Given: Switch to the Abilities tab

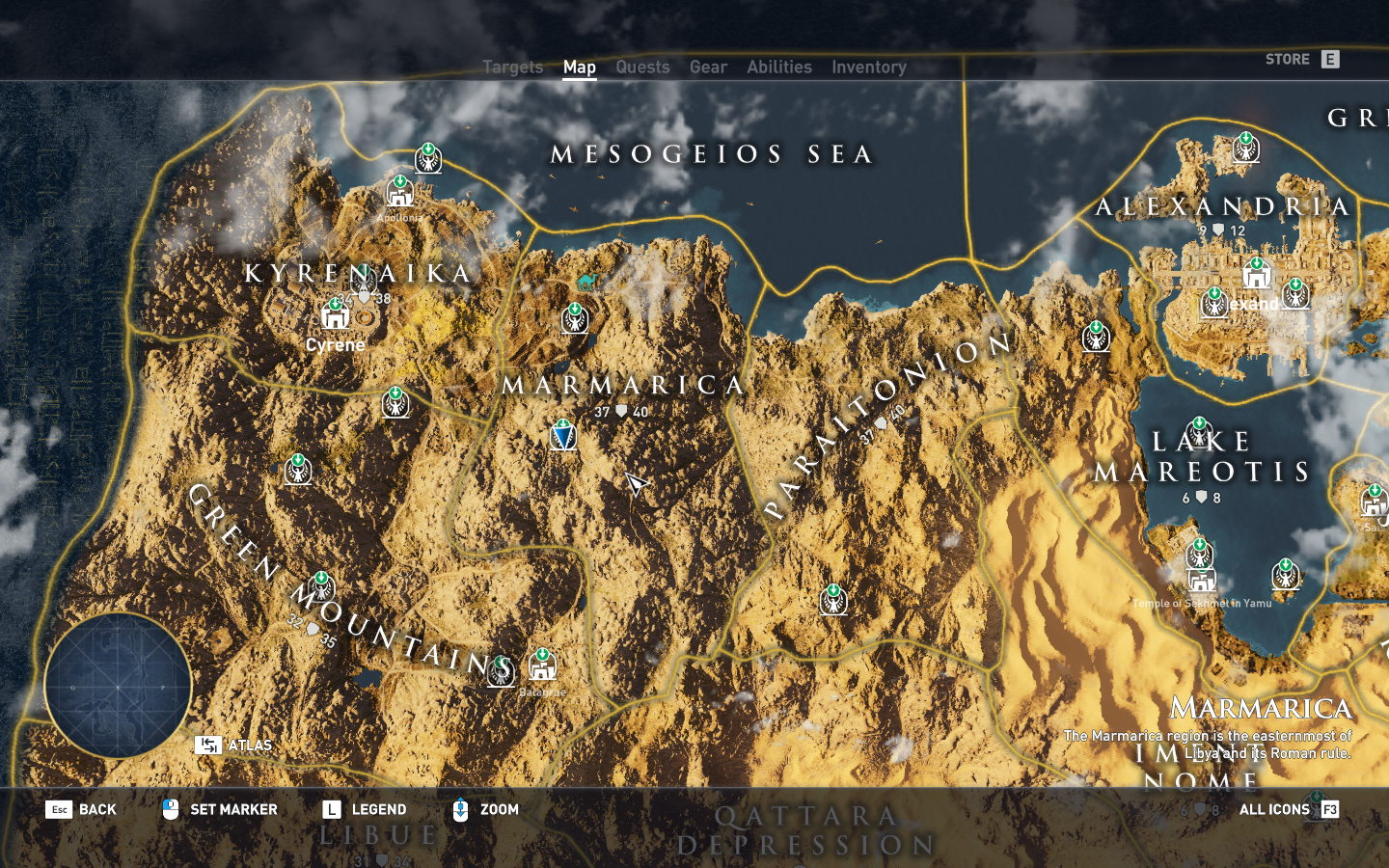Looking at the screenshot, I should point(779,67).
